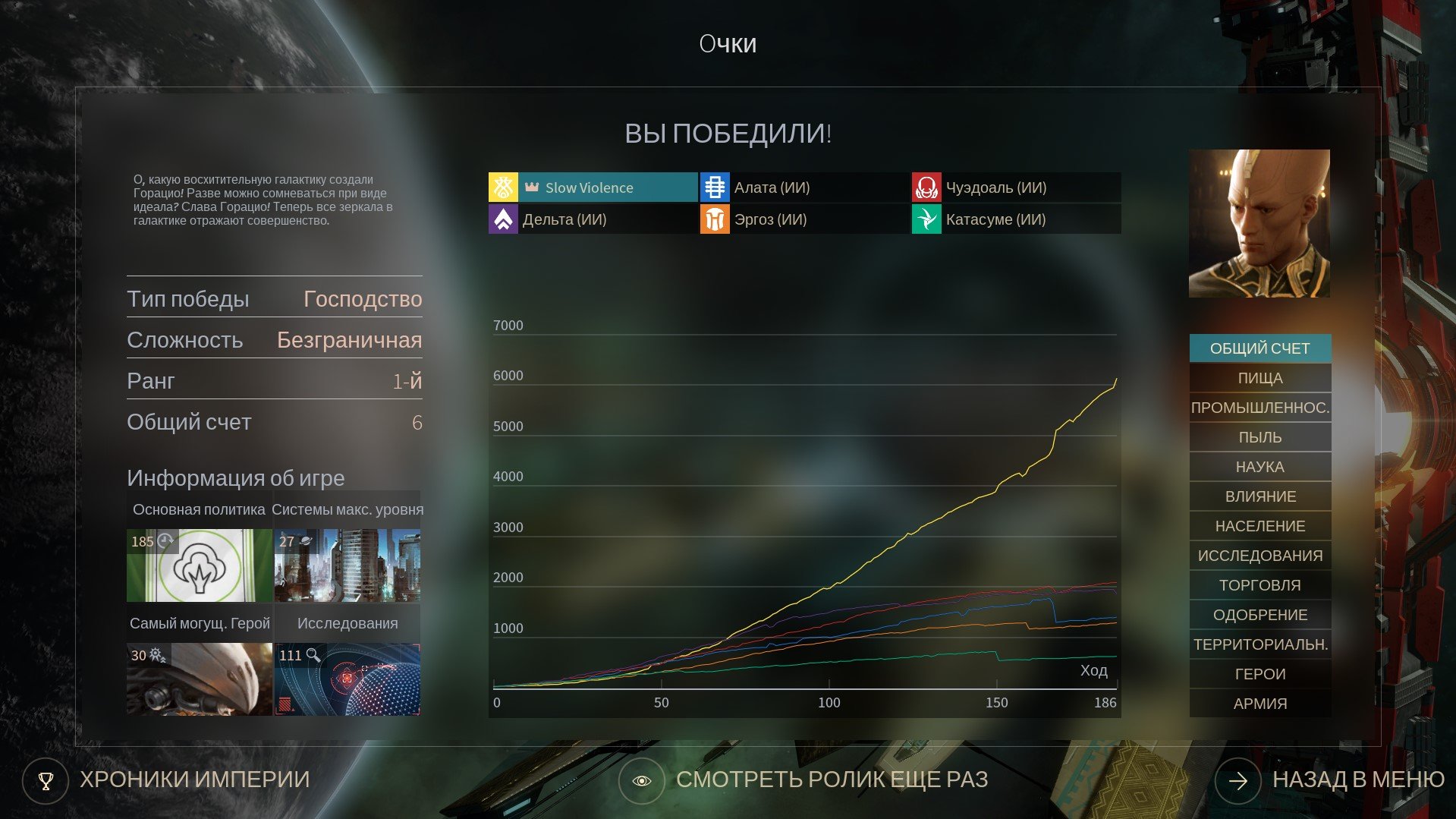Viewport: 1456px width, 819px height.
Task: Click the blue Алата (ИИ) faction icon
Action: tap(714, 187)
